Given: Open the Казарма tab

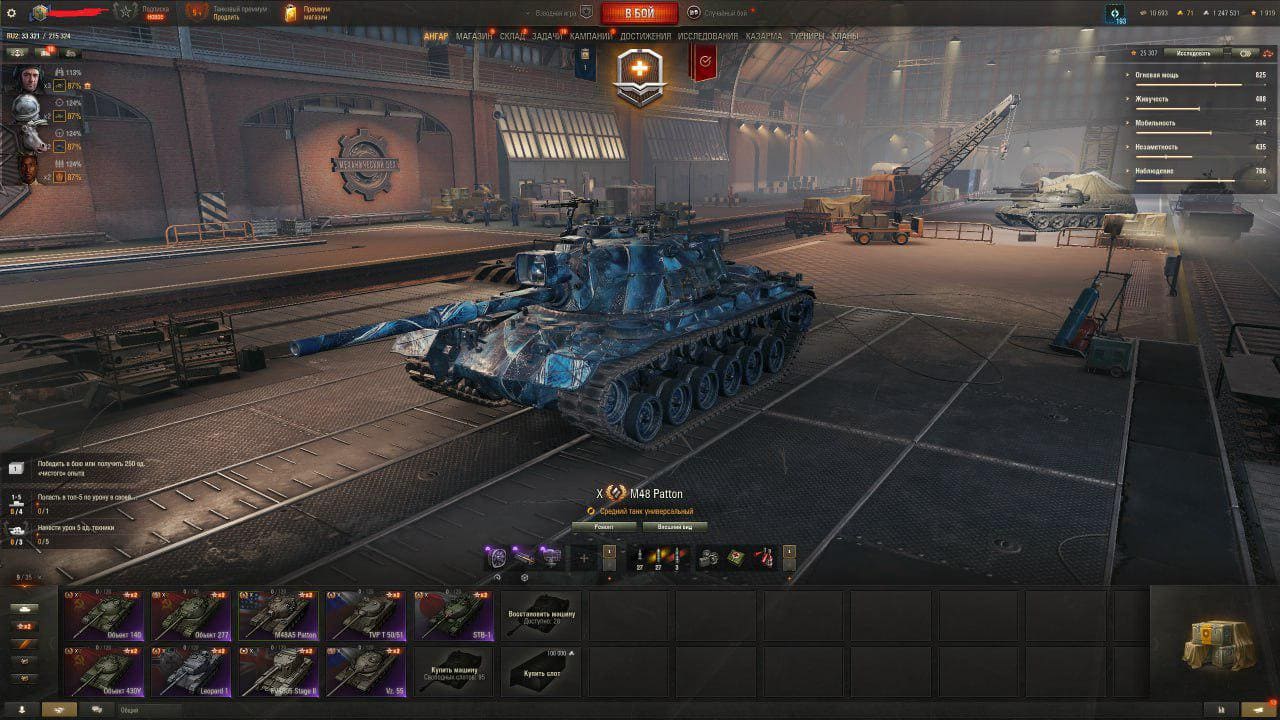Looking at the screenshot, I should point(764,36).
